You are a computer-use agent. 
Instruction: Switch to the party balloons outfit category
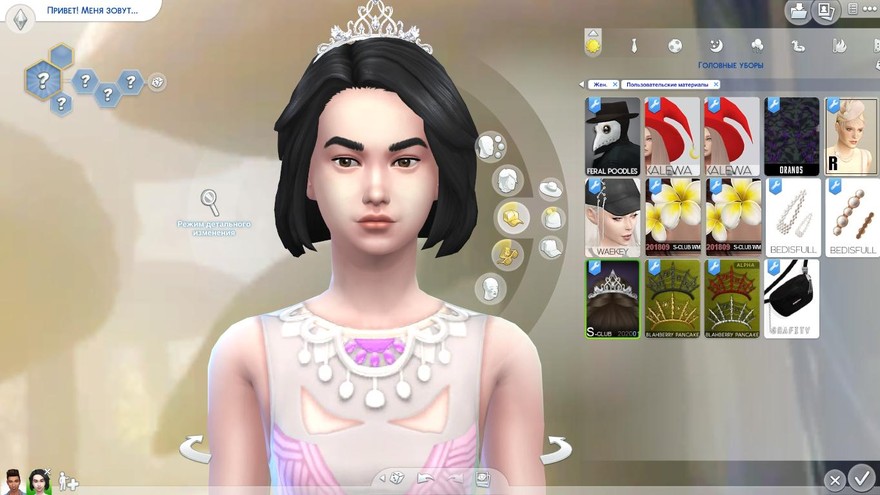(757, 45)
